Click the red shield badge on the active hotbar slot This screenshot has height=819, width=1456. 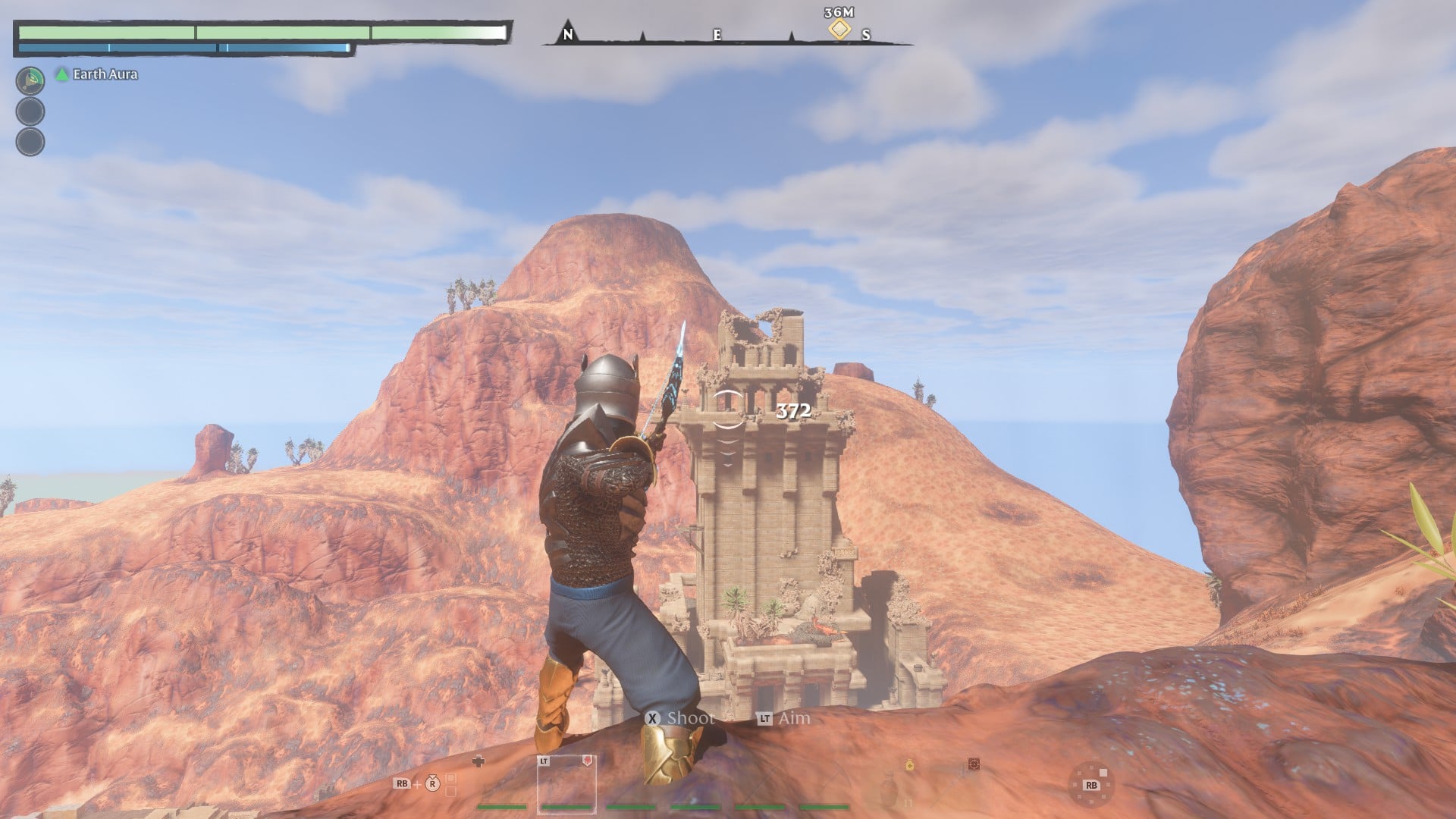coord(586,760)
